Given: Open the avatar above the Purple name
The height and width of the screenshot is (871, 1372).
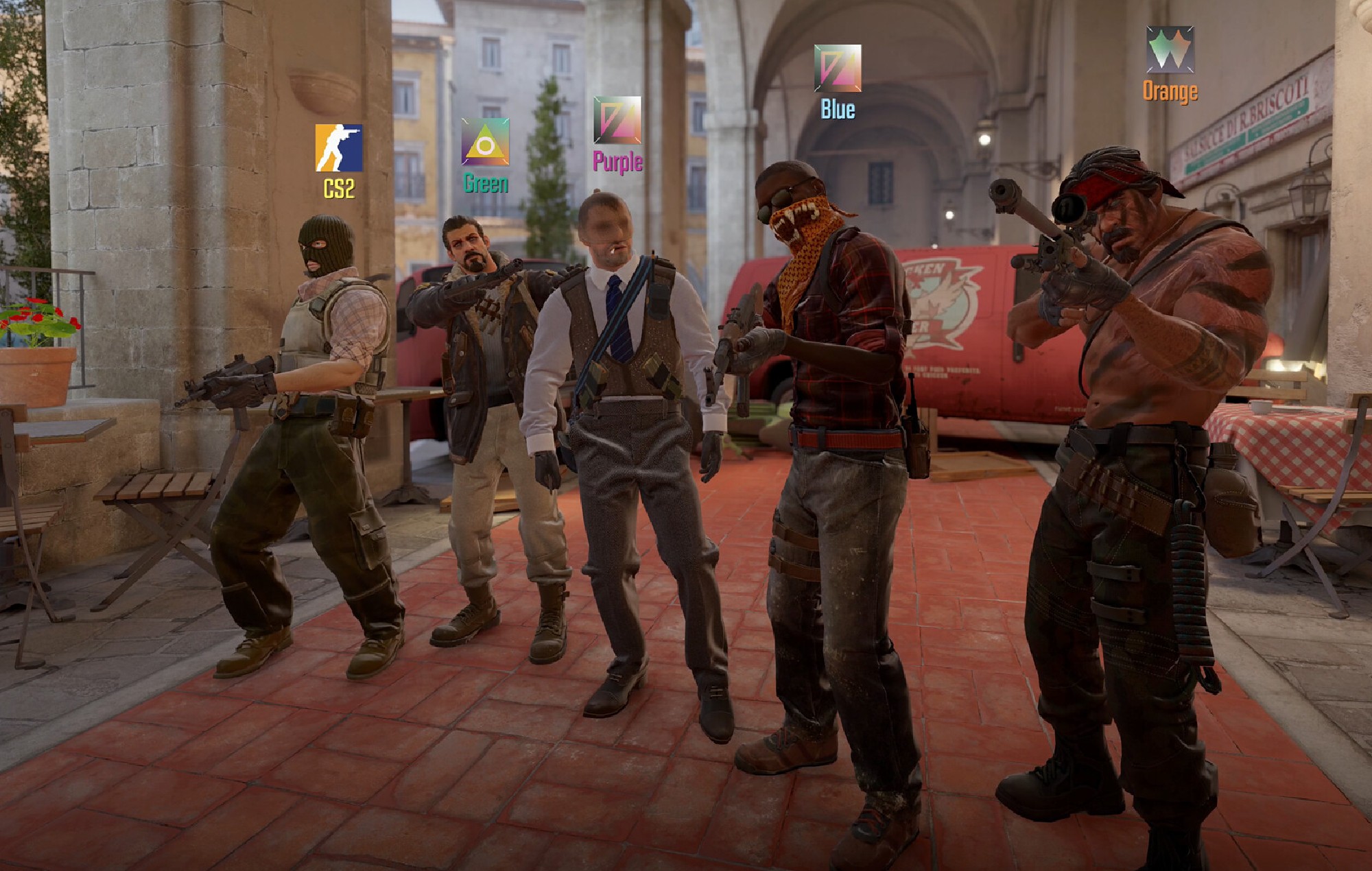Looking at the screenshot, I should tap(617, 120).
